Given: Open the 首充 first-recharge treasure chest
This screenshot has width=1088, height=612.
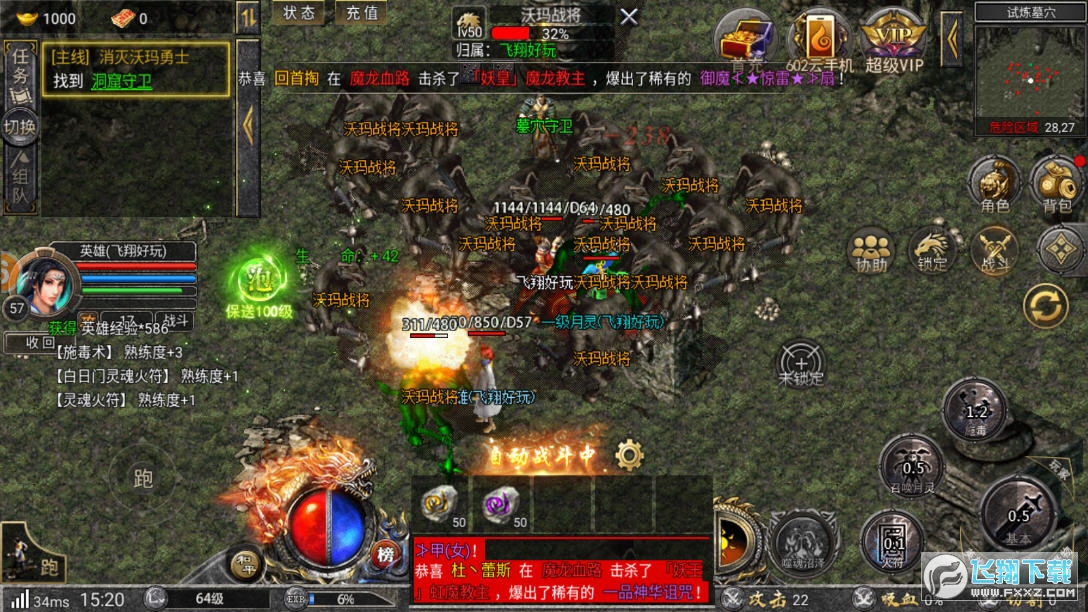Looking at the screenshot, I should [x=747, y=42].
